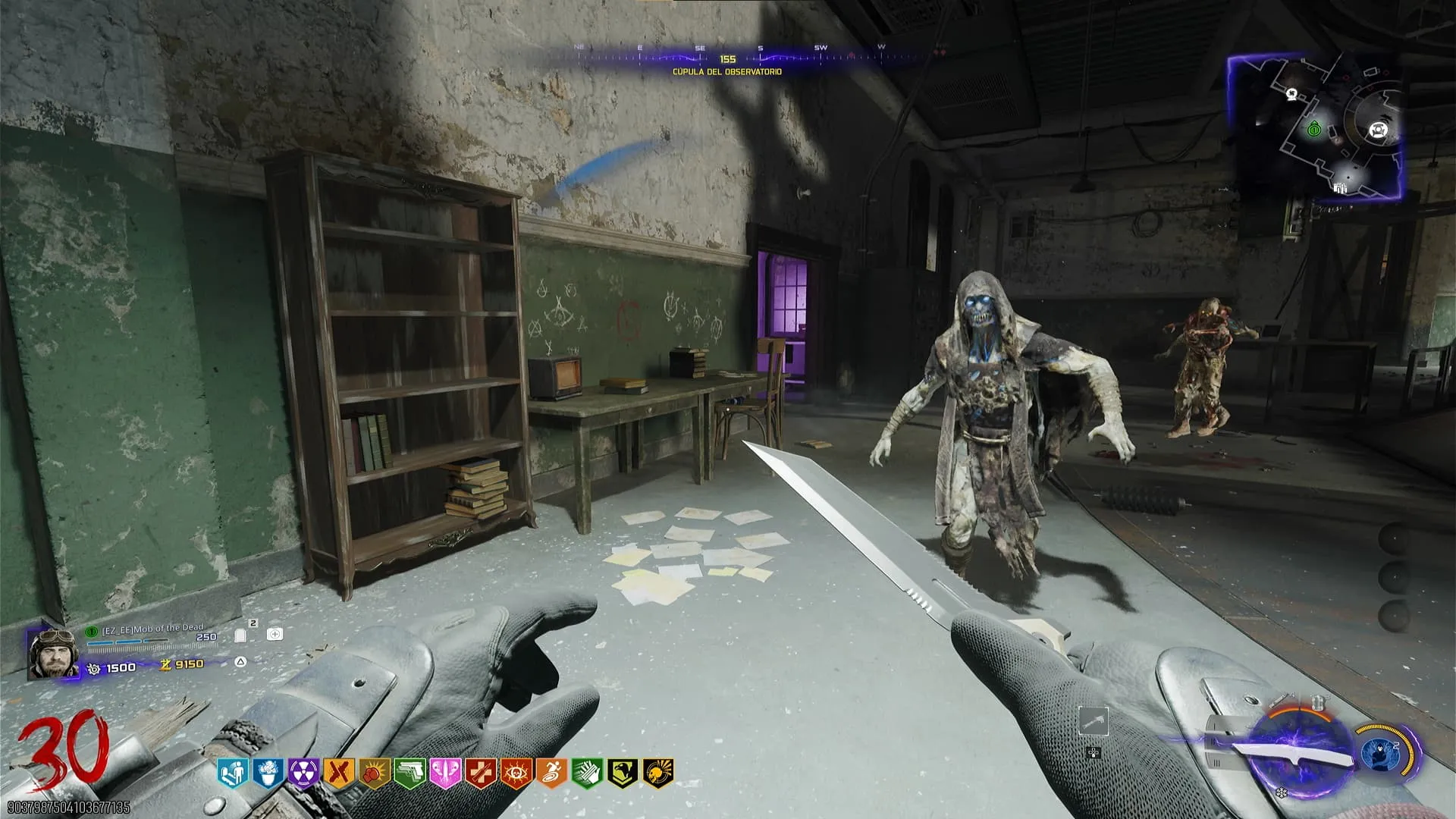Click the yellow-green vulture head perk
Viewport: 1456px width, 819px height.
(622, 773)
